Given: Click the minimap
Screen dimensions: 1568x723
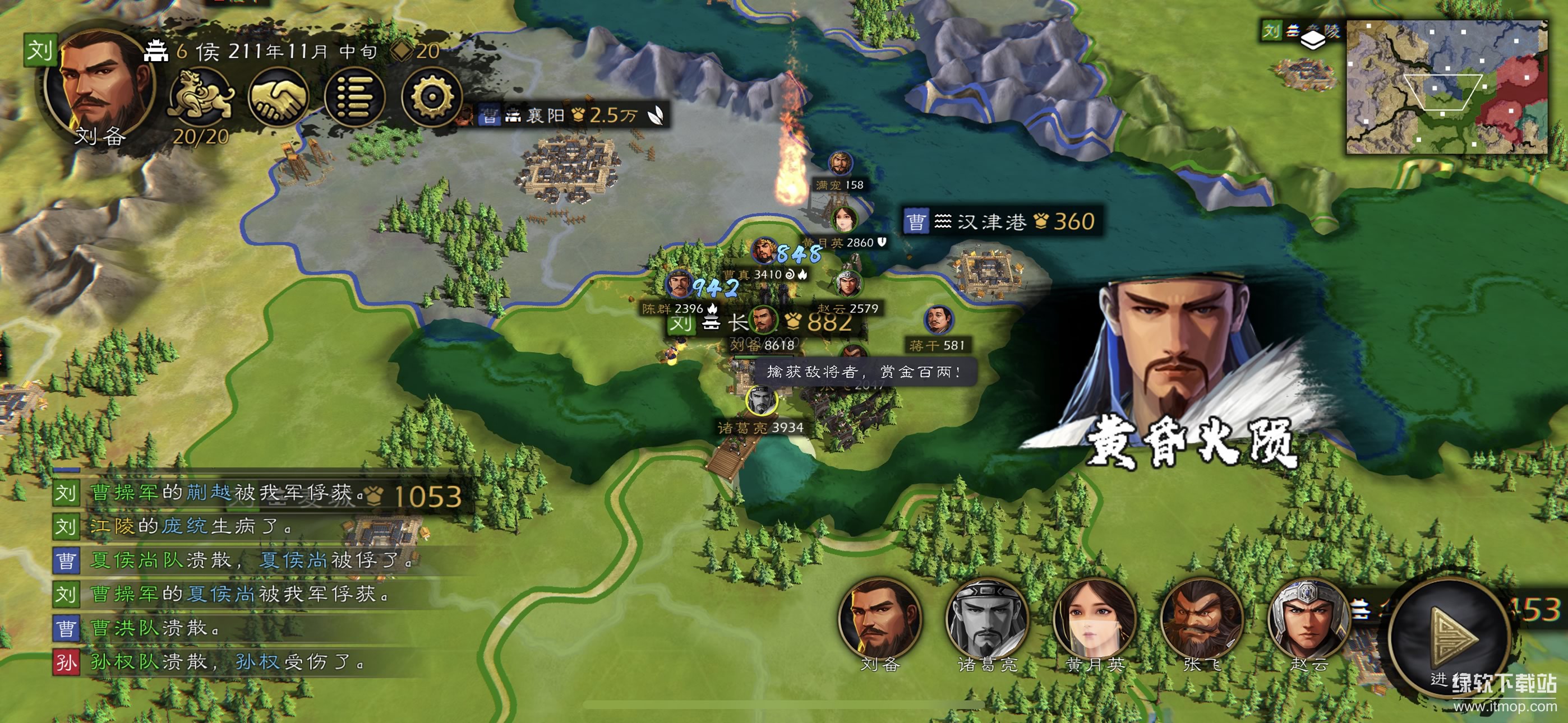Looking at the screenshot, I should (x=1446, y=86).
